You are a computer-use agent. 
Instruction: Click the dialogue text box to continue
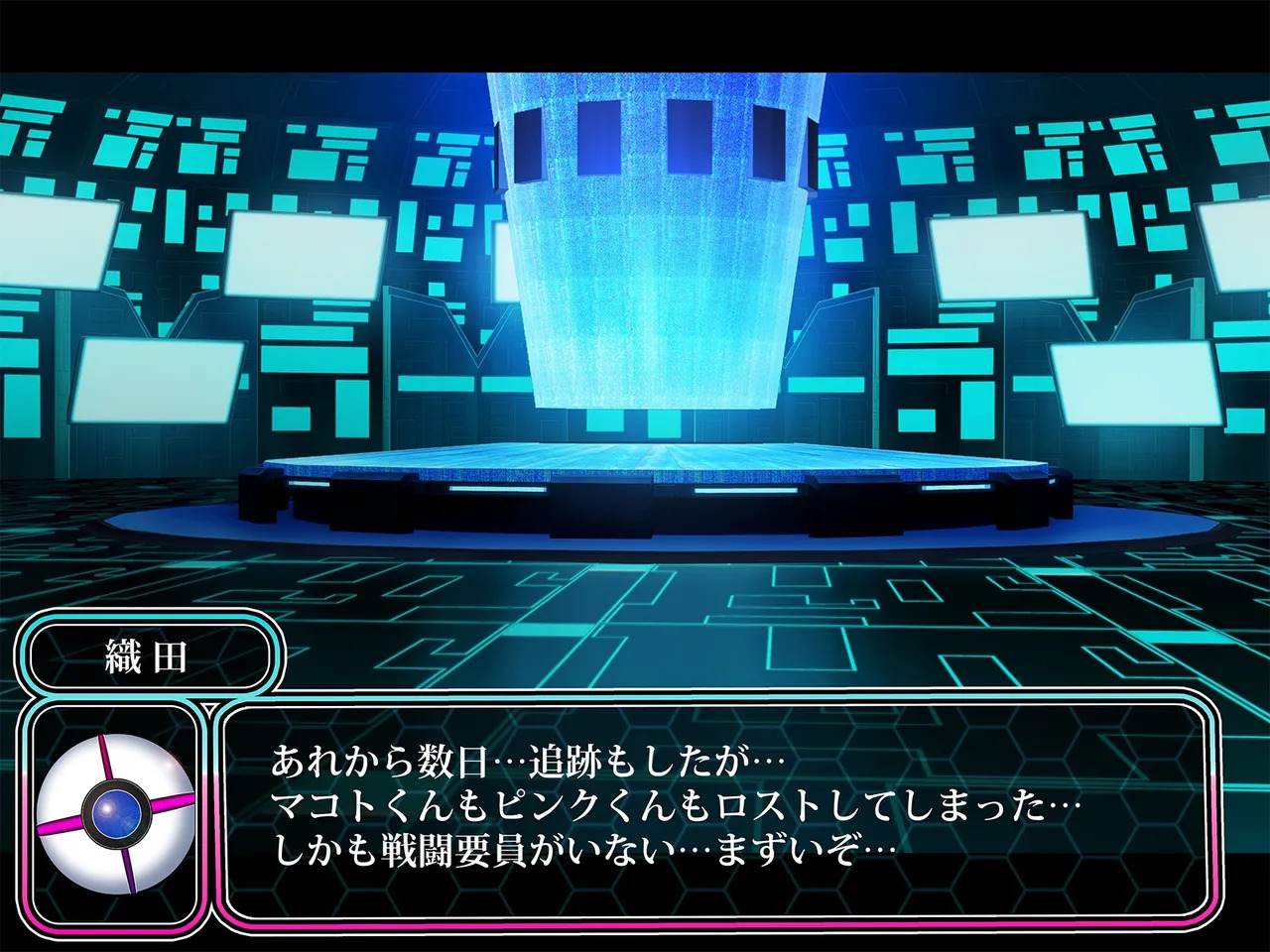pos(714,808)
